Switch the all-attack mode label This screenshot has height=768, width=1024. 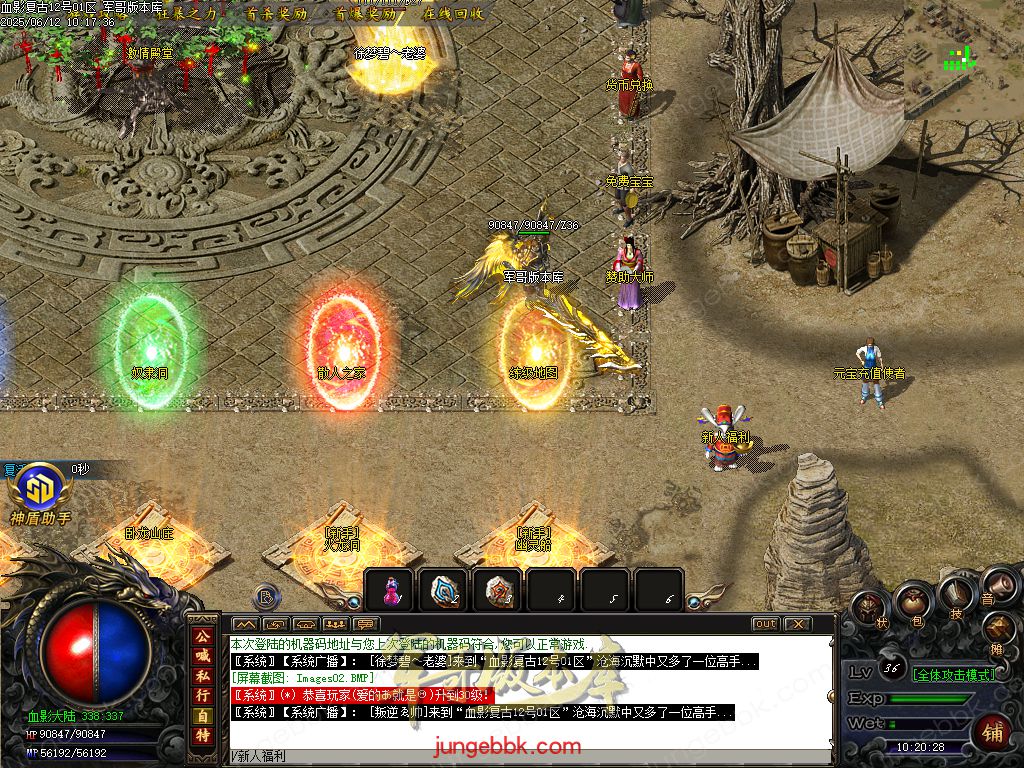point(955,675)
